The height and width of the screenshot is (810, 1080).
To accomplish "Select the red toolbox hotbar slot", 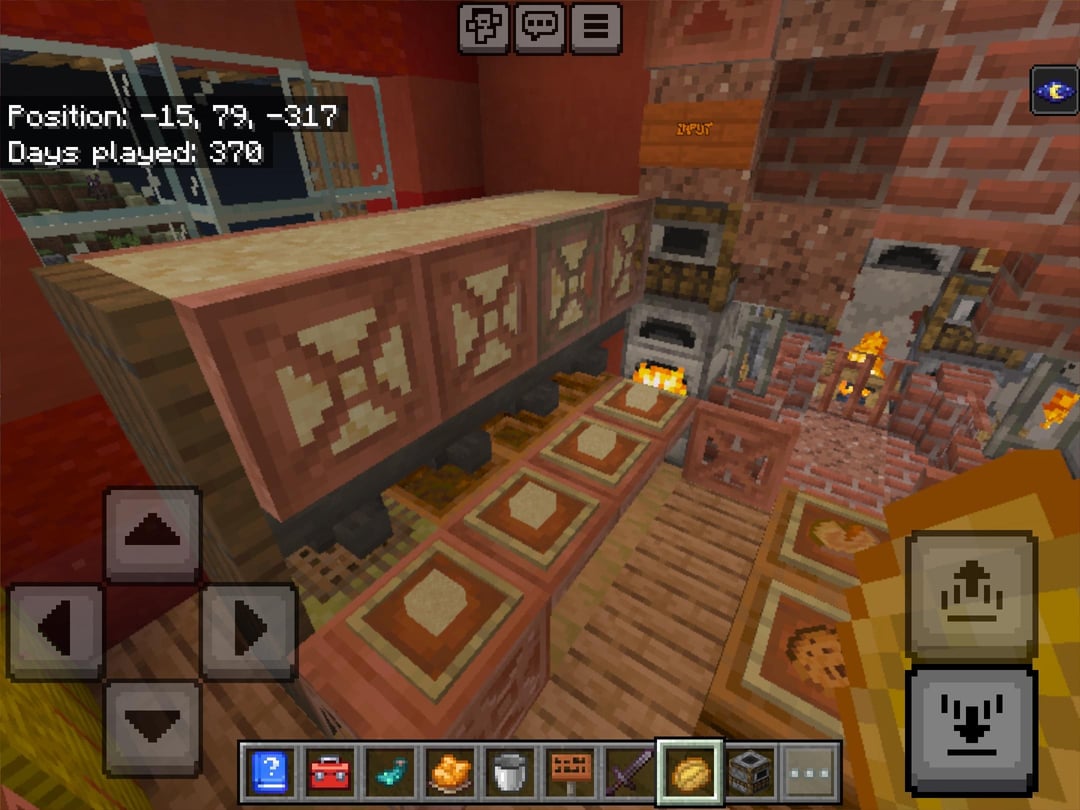I will pos(327,773).
